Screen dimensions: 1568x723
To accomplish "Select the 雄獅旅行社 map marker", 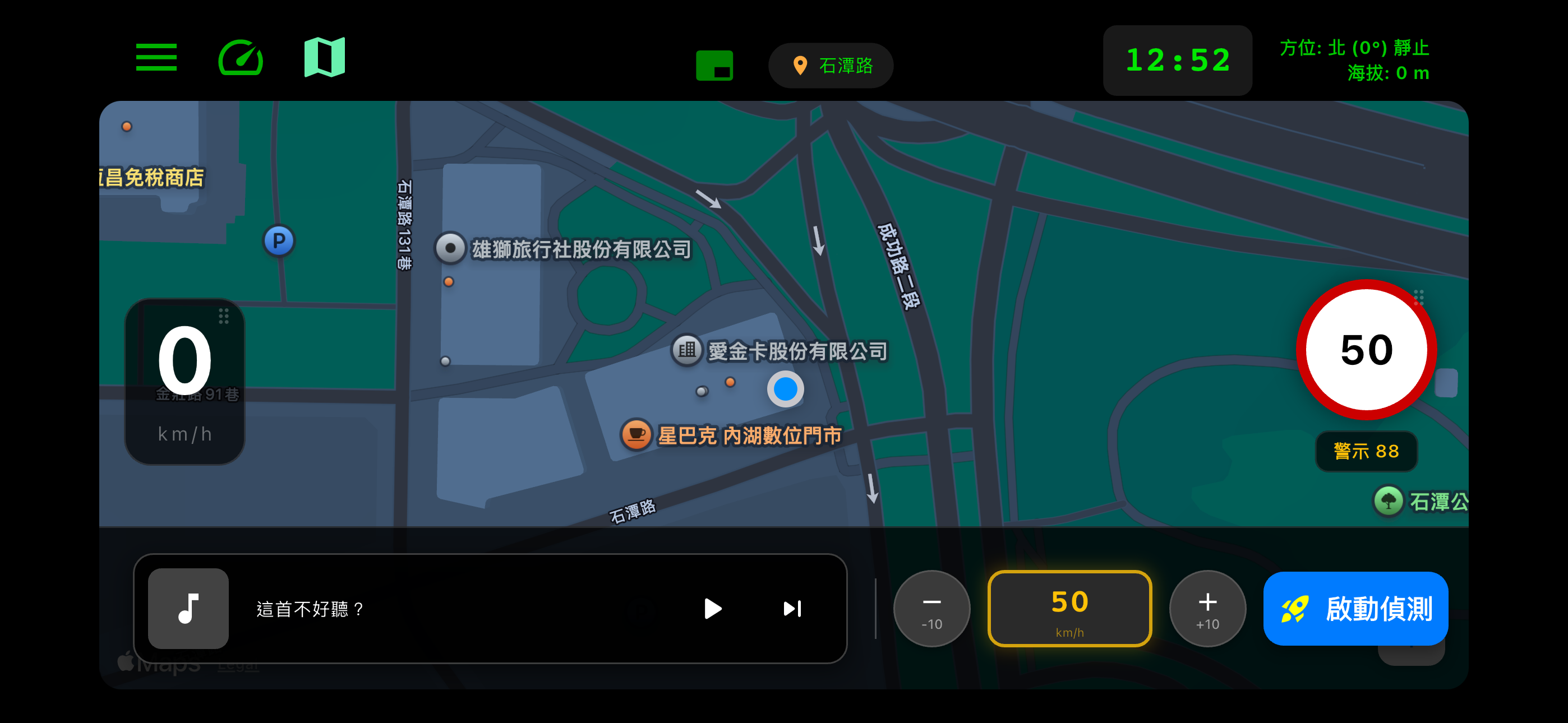I will pos(450,248).
